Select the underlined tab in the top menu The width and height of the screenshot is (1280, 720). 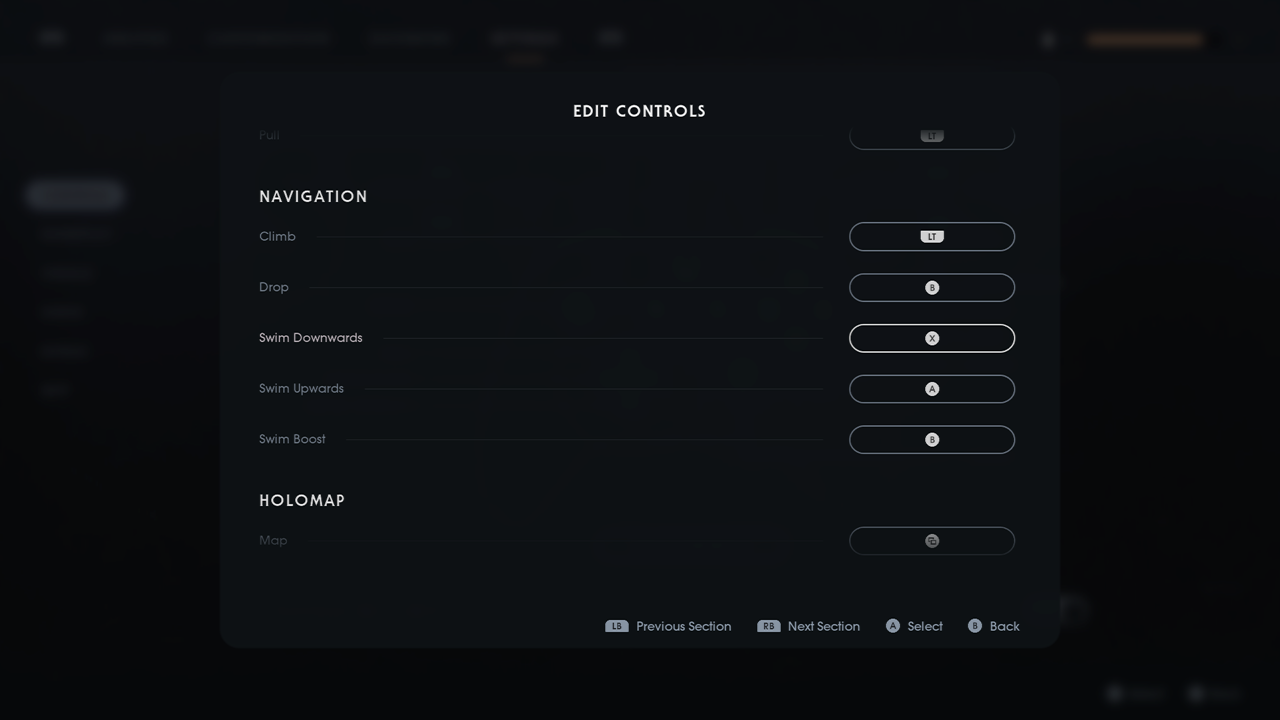pos(525,38)
